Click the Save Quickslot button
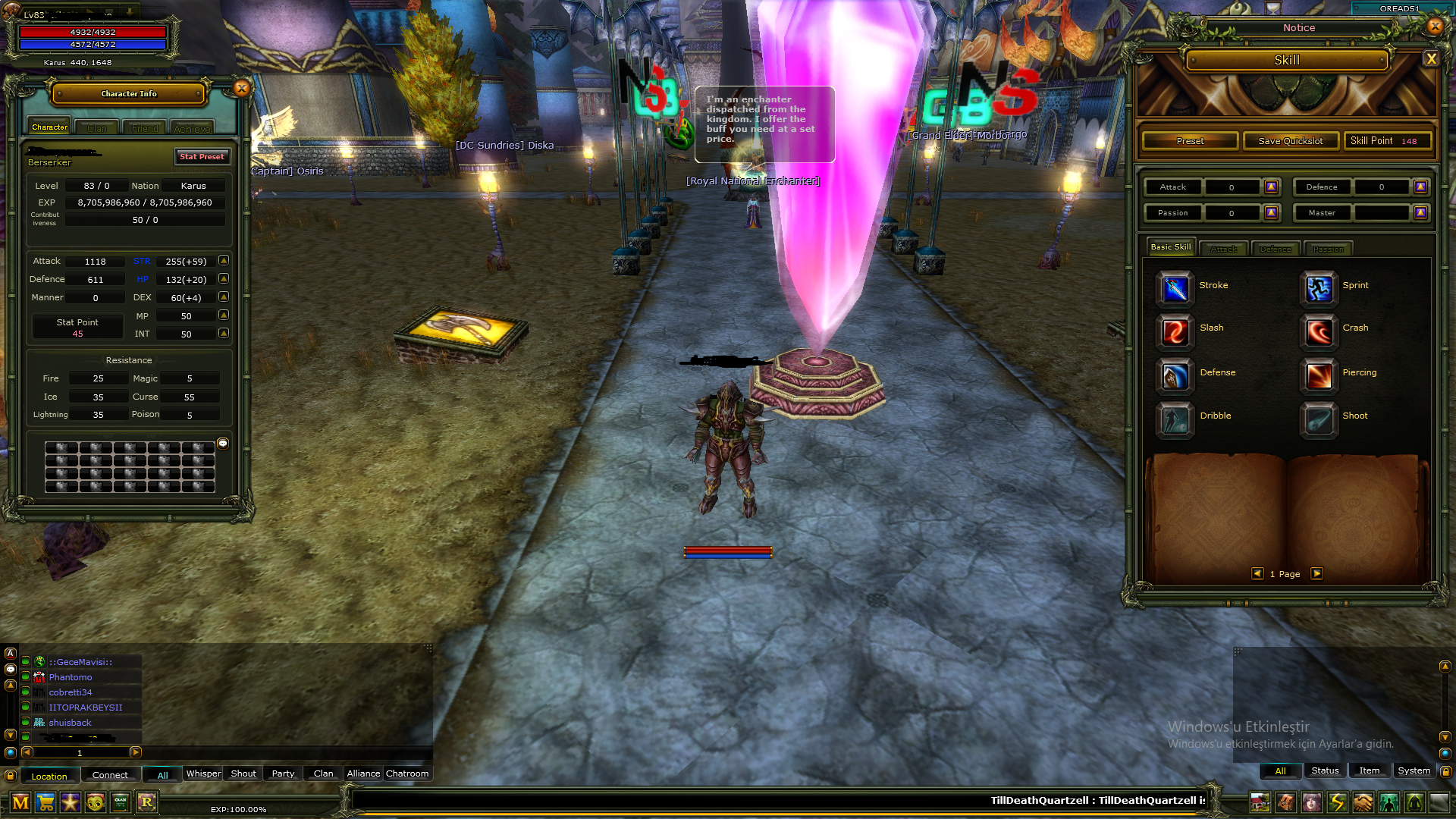Image resolution: width=1456 pixels, height=819 pixels. click(x=1289, y=140)
